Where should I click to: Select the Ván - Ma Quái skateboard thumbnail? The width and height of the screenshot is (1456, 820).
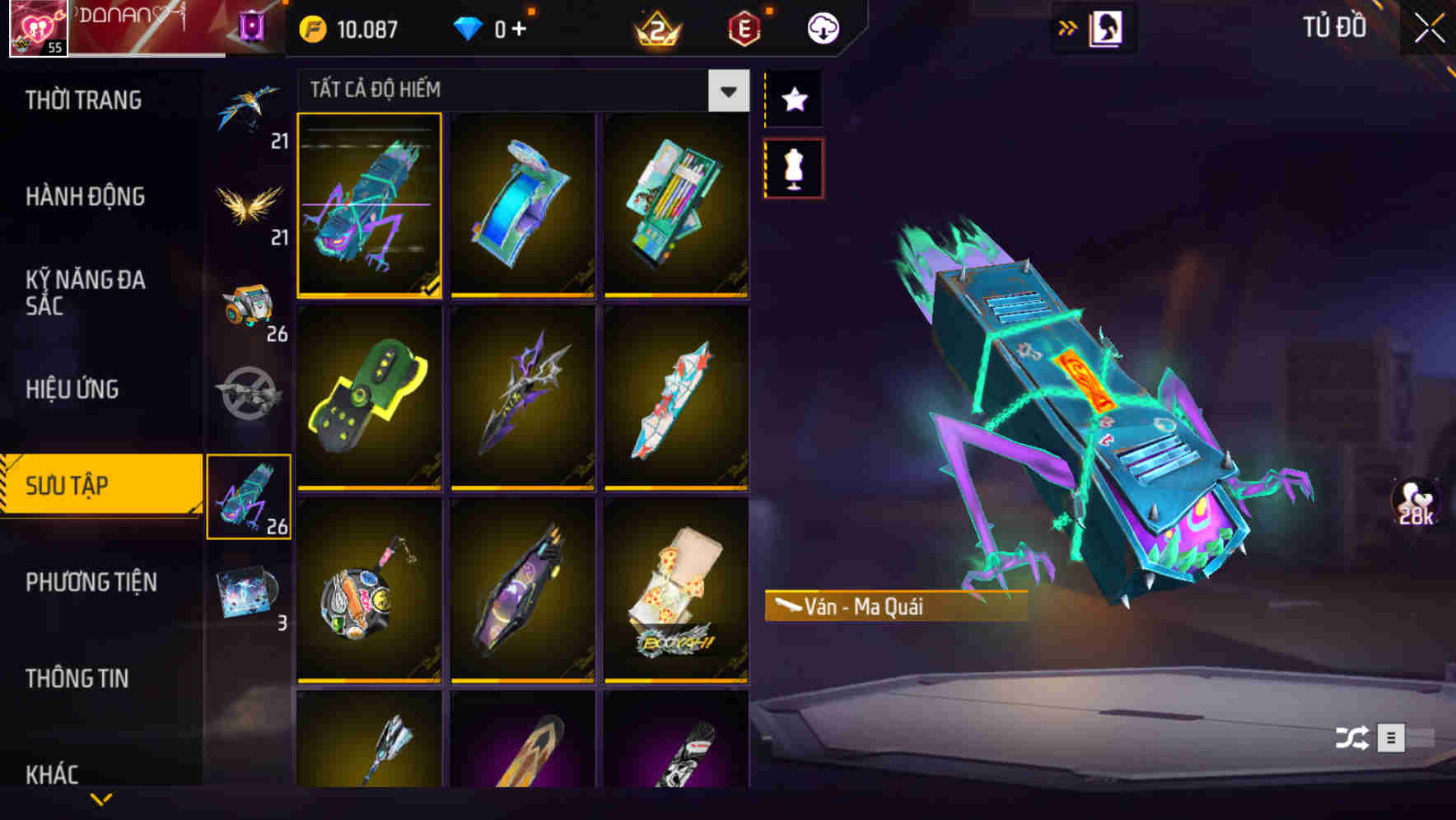pos(370,206)
